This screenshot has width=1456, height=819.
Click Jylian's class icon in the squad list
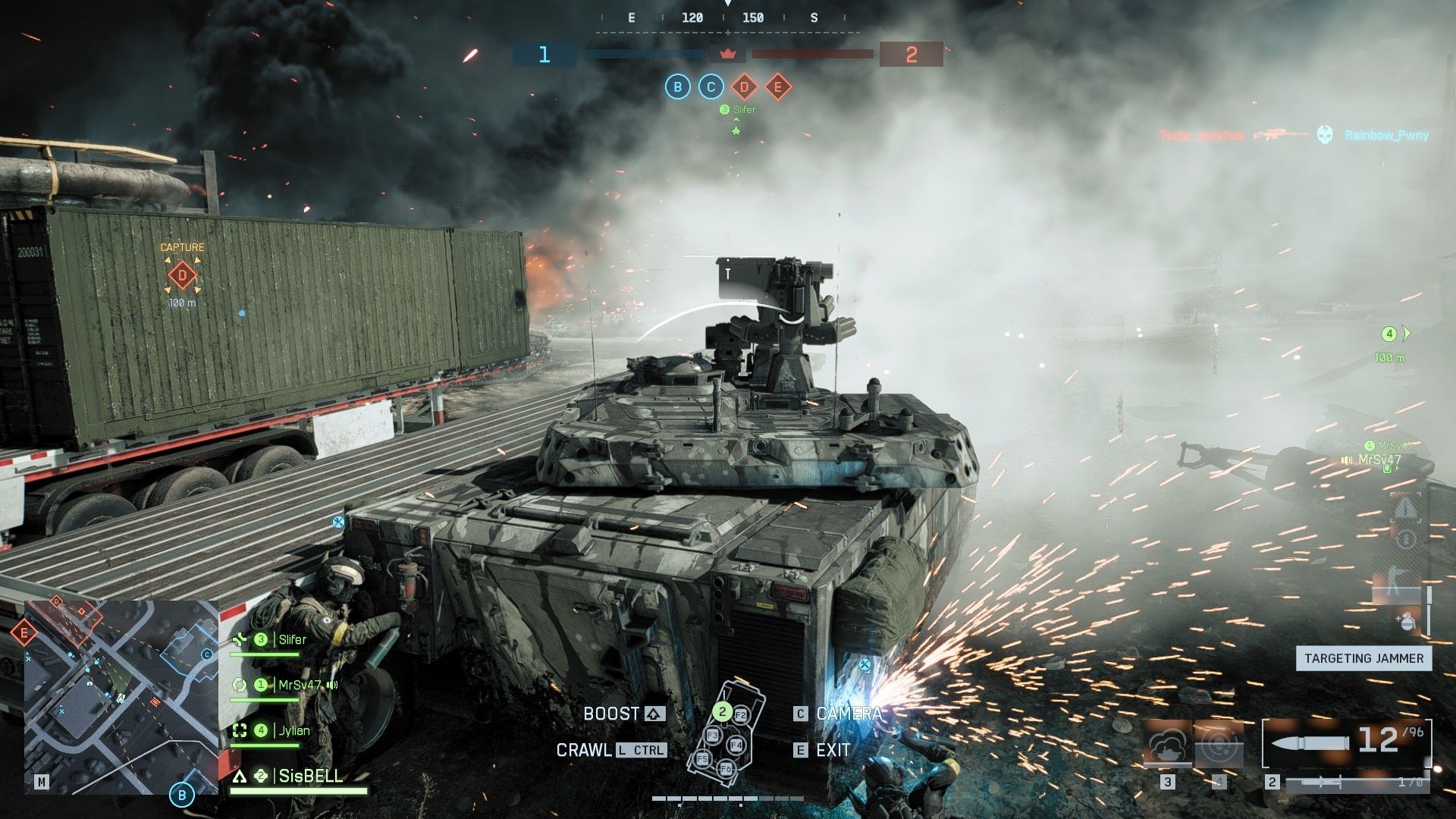pyautogui.click(x=239, y=730)
